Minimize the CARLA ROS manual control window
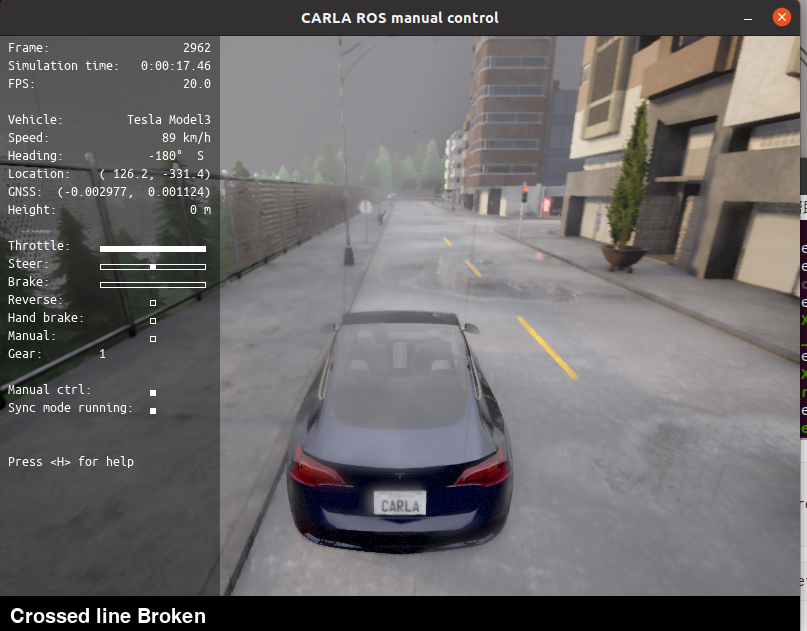Image resolution: width=807 pixels, height=631 pixels. coord(749,18)
